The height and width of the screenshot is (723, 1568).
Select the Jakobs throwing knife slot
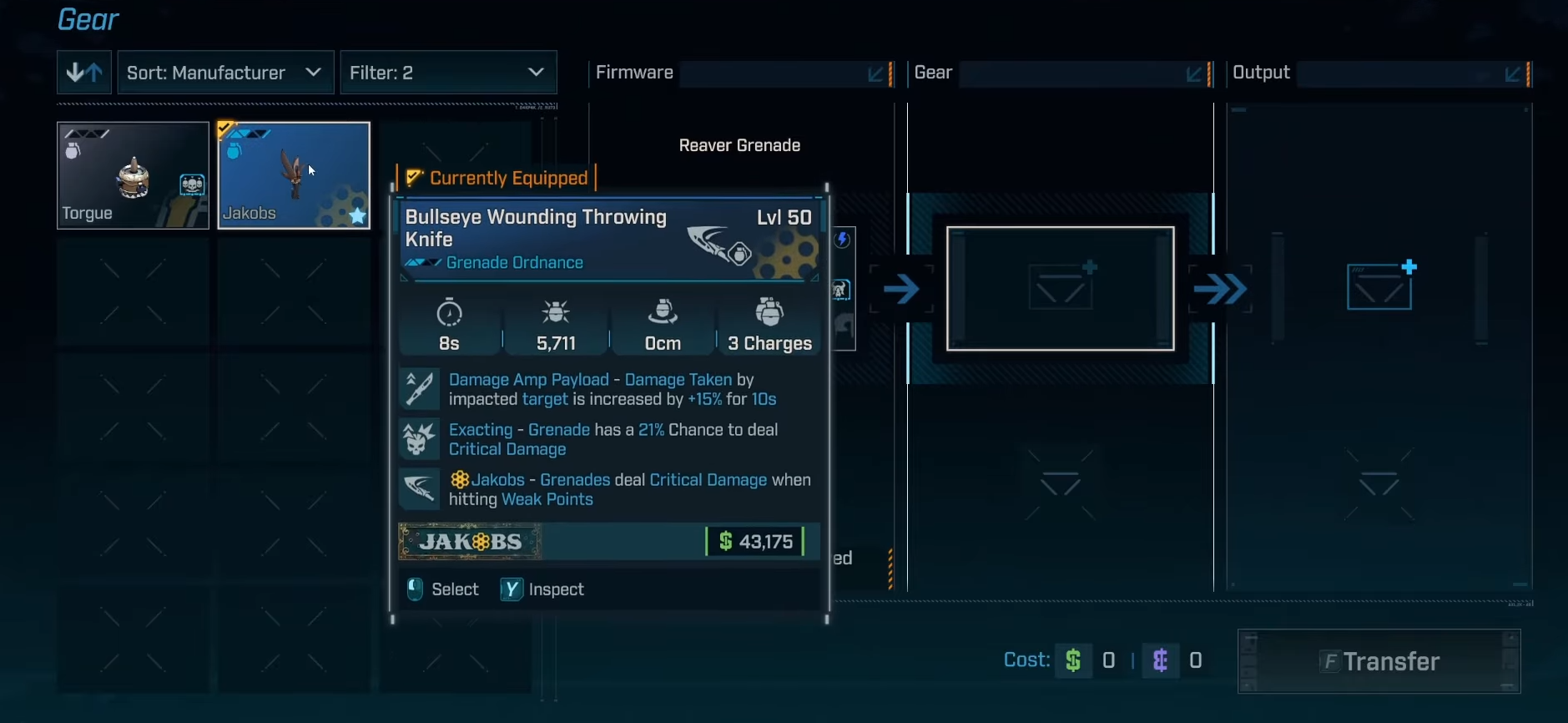(294, 175)
